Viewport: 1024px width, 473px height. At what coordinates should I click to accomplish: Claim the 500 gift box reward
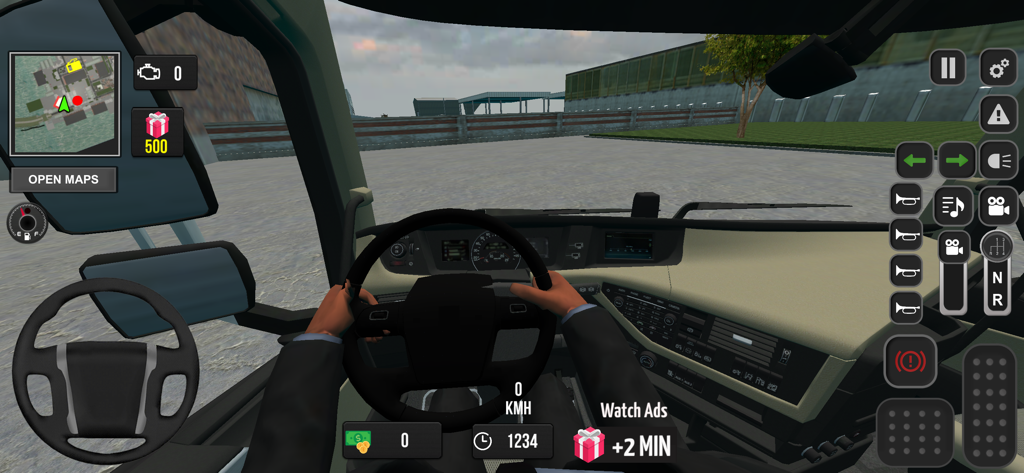(x=157, y=132)
